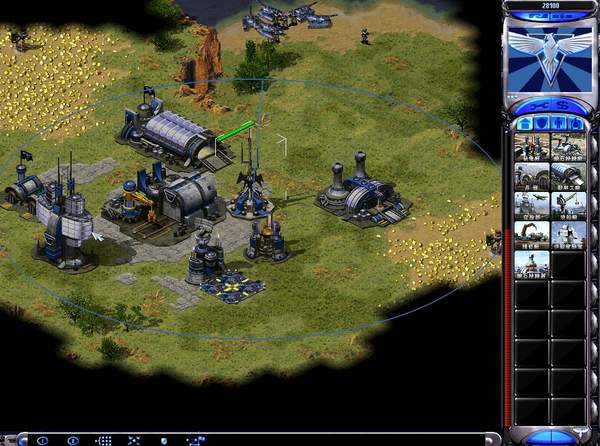The width and height of the screenshot is (600, 446).
Task: Click the dotted-grid icon on the command bar
Action: point(103,440)
